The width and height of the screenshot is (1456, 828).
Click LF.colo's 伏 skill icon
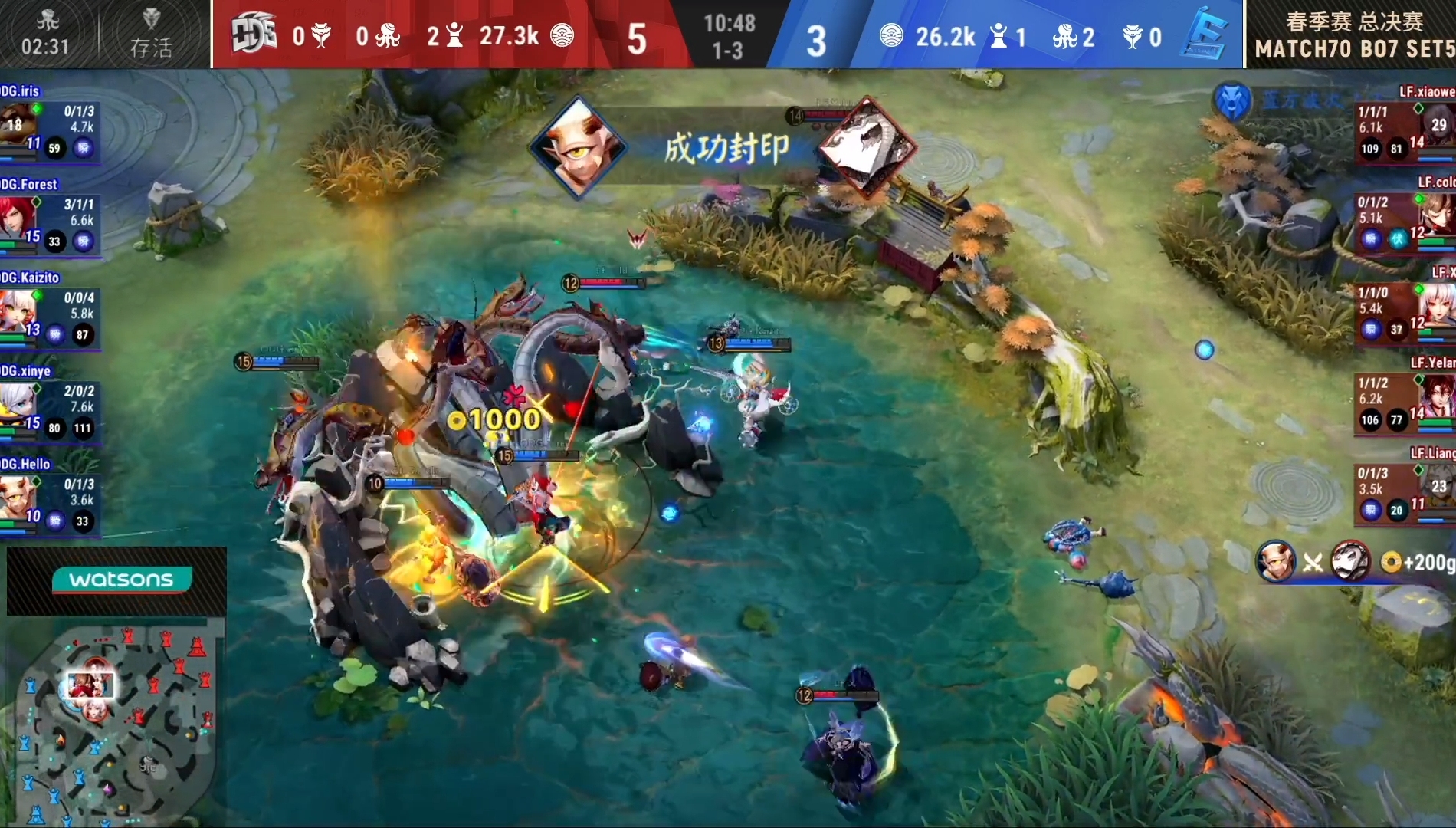coord(1399,239)
